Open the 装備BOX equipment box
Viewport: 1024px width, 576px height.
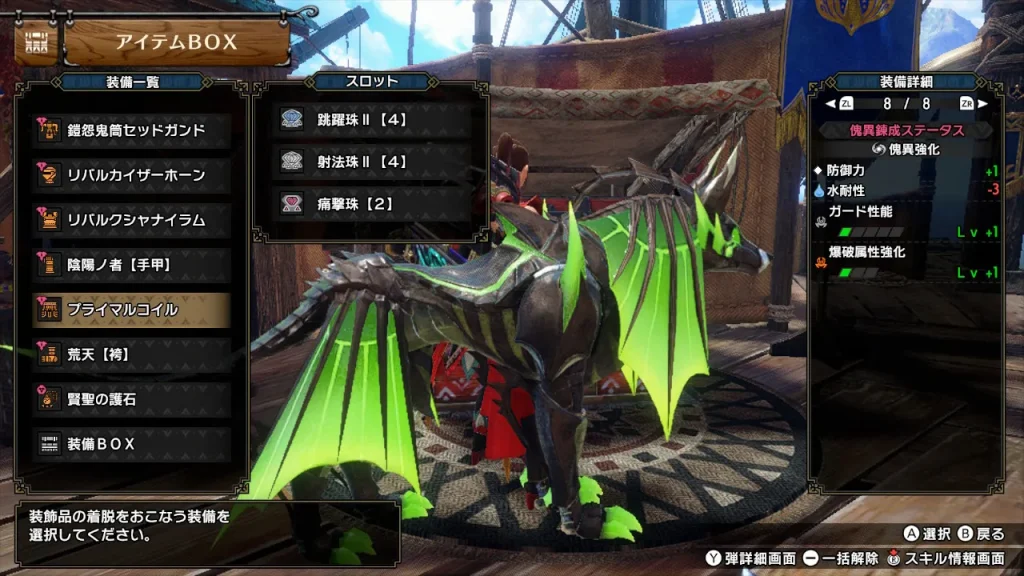point(132,443)
